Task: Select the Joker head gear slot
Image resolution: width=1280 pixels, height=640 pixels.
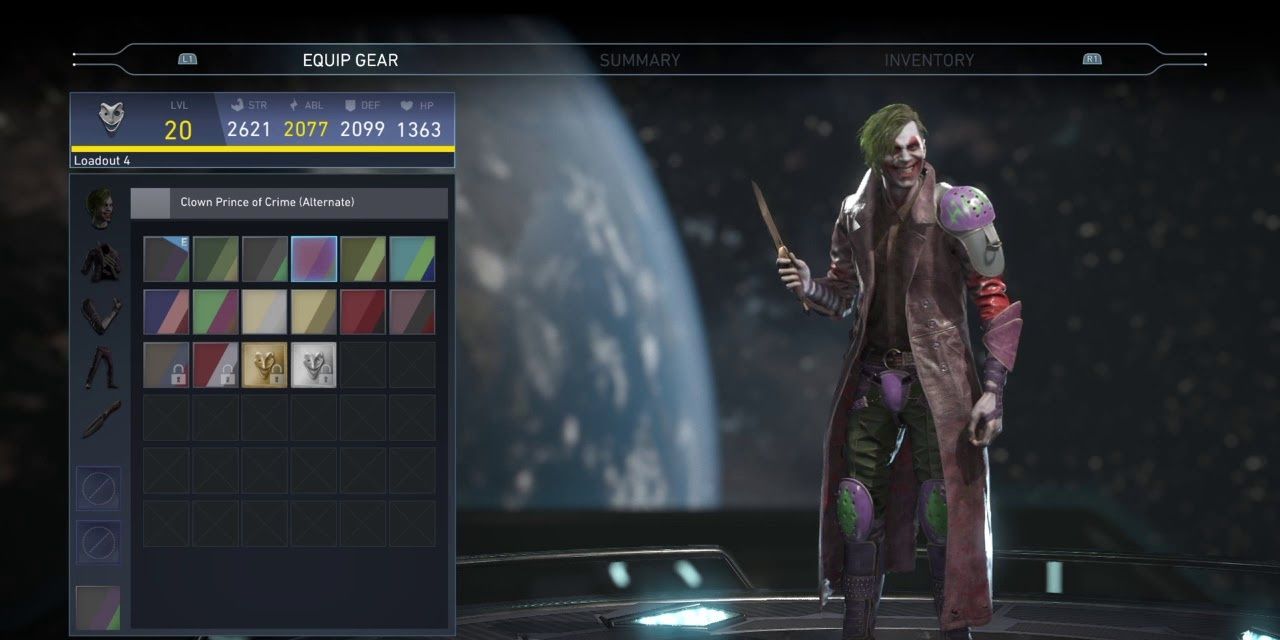Action: (x=99, y=207)
